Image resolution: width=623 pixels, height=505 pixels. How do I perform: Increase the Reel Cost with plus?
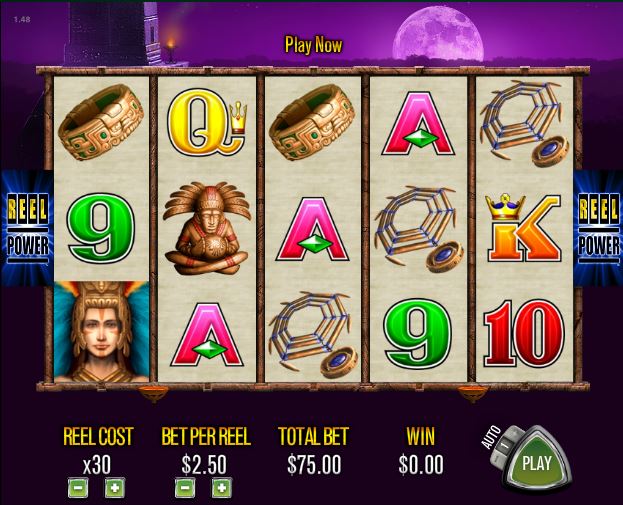coord(115,488)
